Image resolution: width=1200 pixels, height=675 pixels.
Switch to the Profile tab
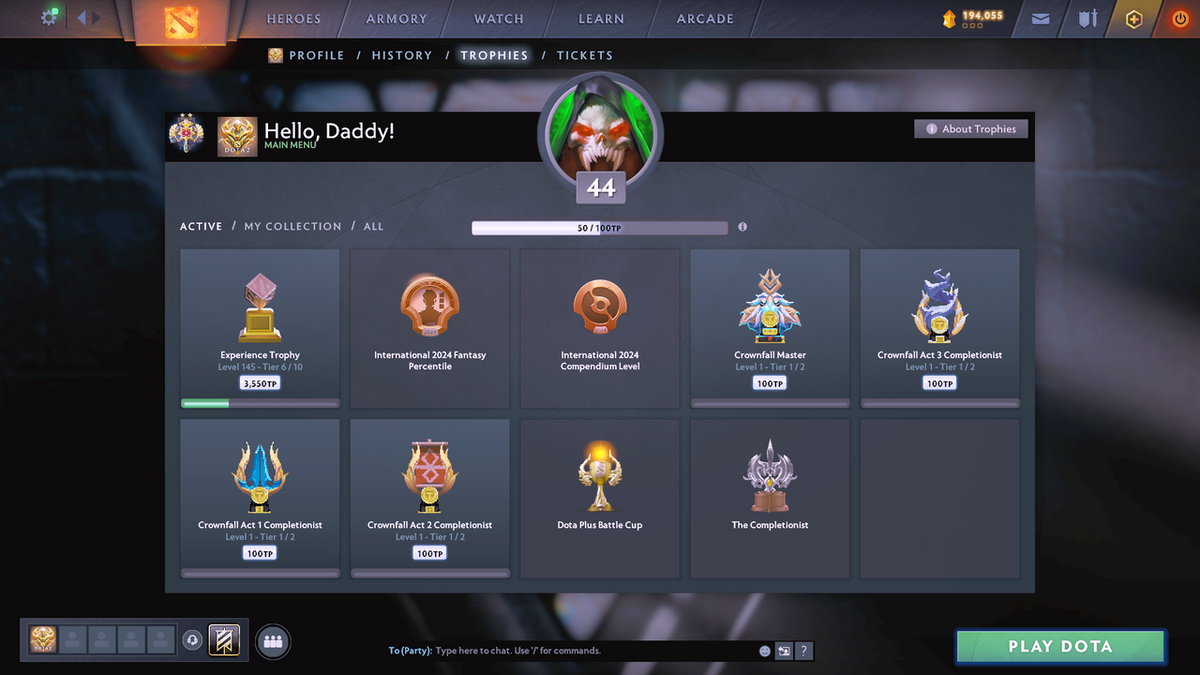coord(316,56)
